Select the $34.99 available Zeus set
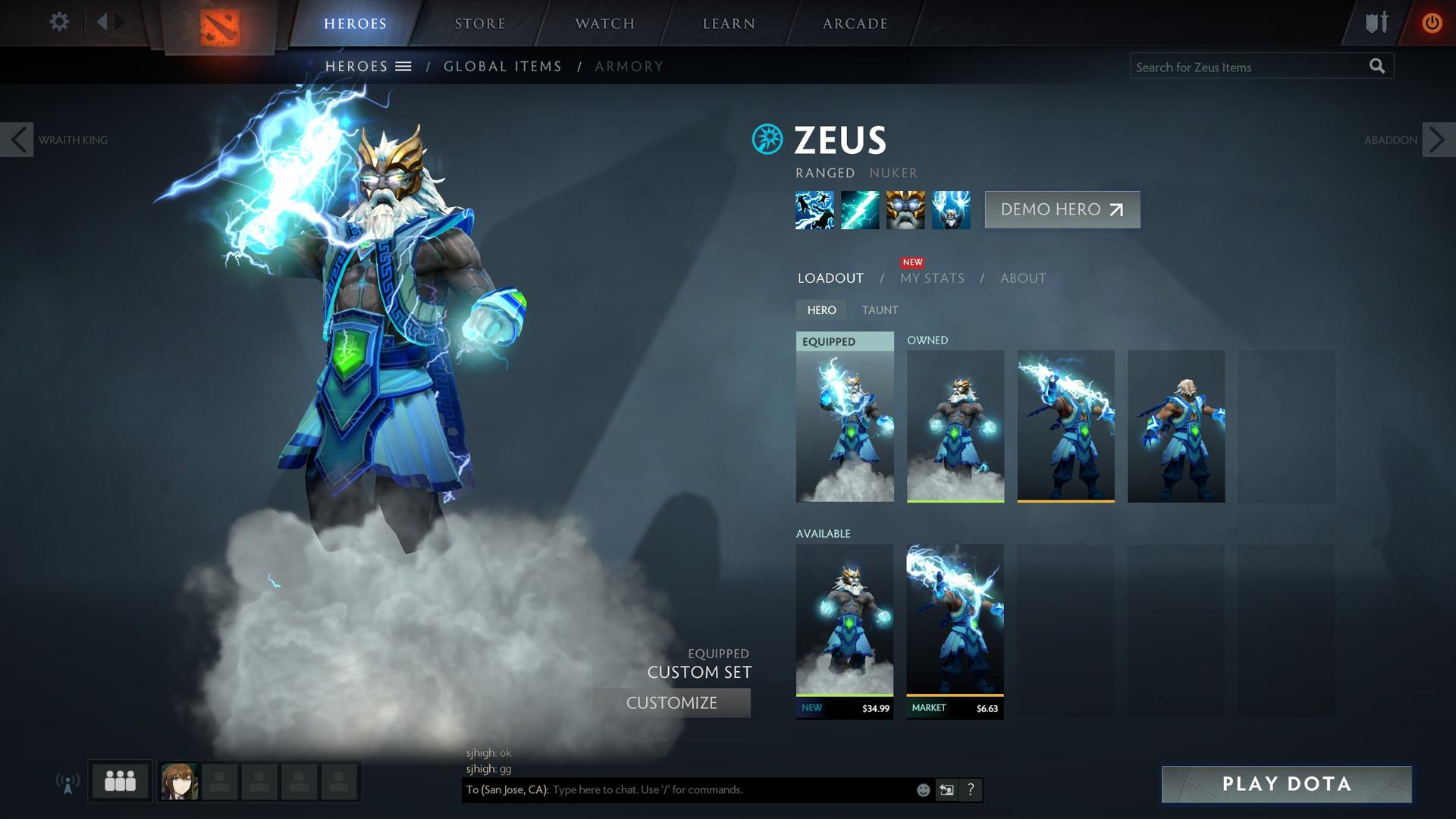Viewport: 1456px width, 819px height. pos(845,629)
